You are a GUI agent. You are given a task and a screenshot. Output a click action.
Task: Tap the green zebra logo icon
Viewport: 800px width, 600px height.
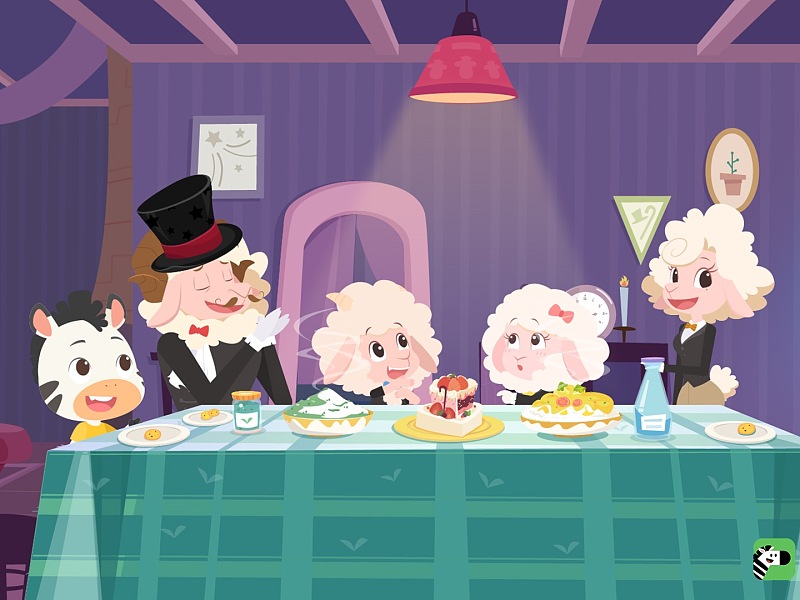click(773, 558)
